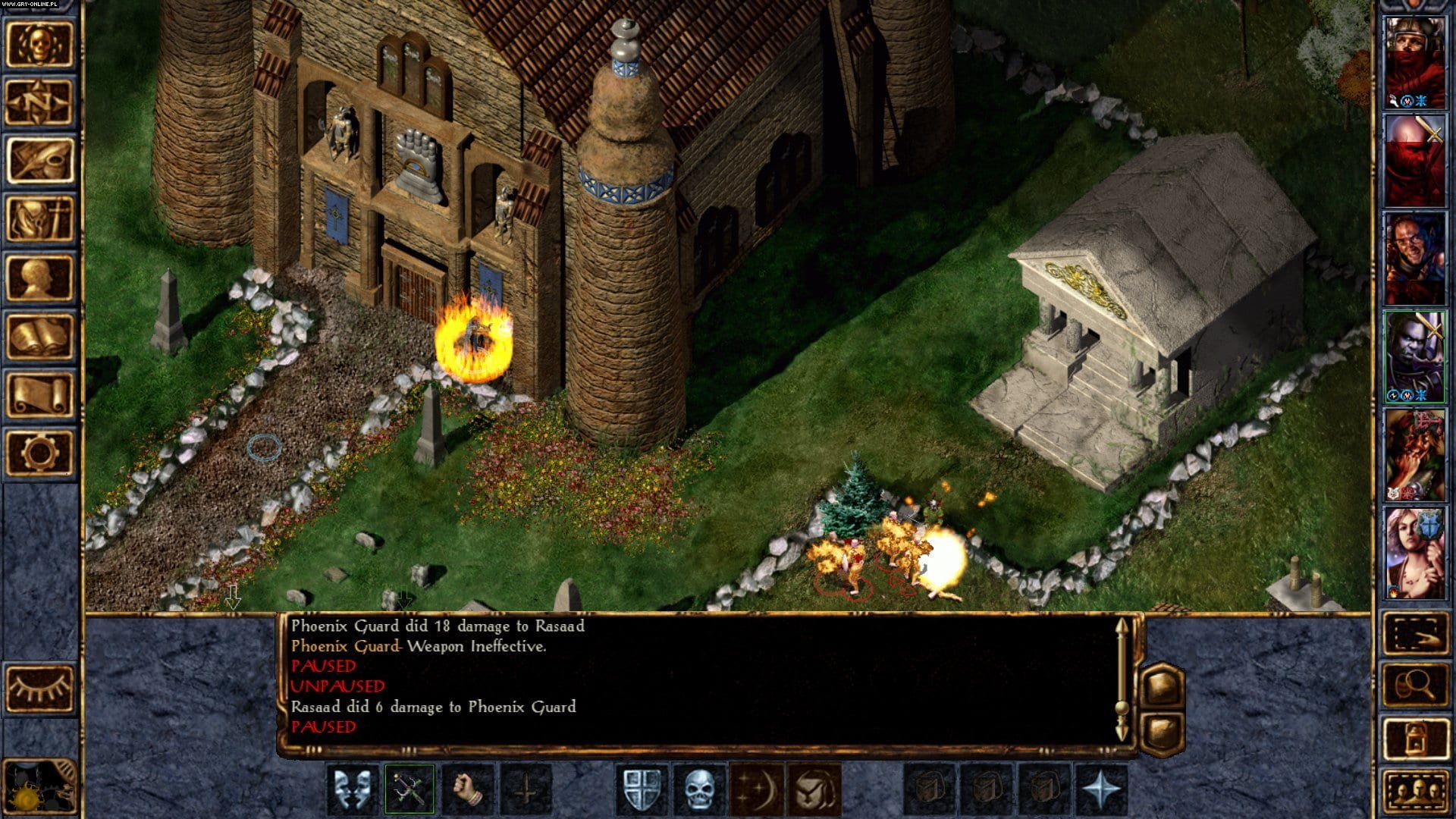
Task: Open the inventory screen button
Action: [40, 219]
